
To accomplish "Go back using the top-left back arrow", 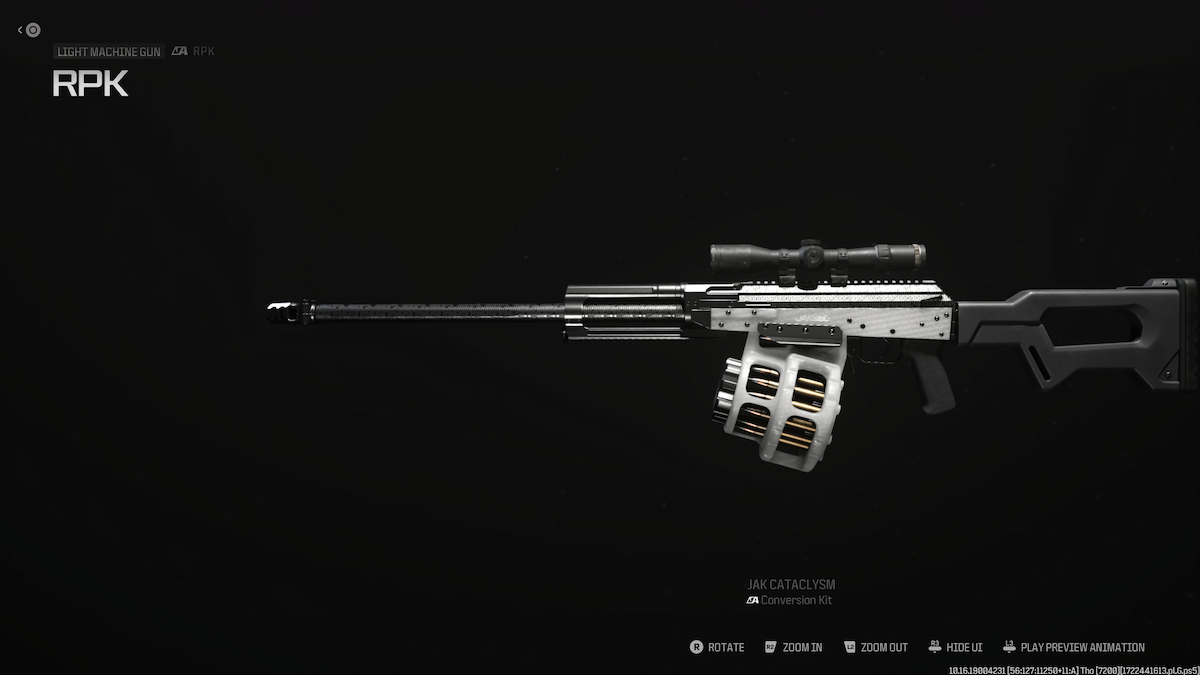I will click(29, 30).
